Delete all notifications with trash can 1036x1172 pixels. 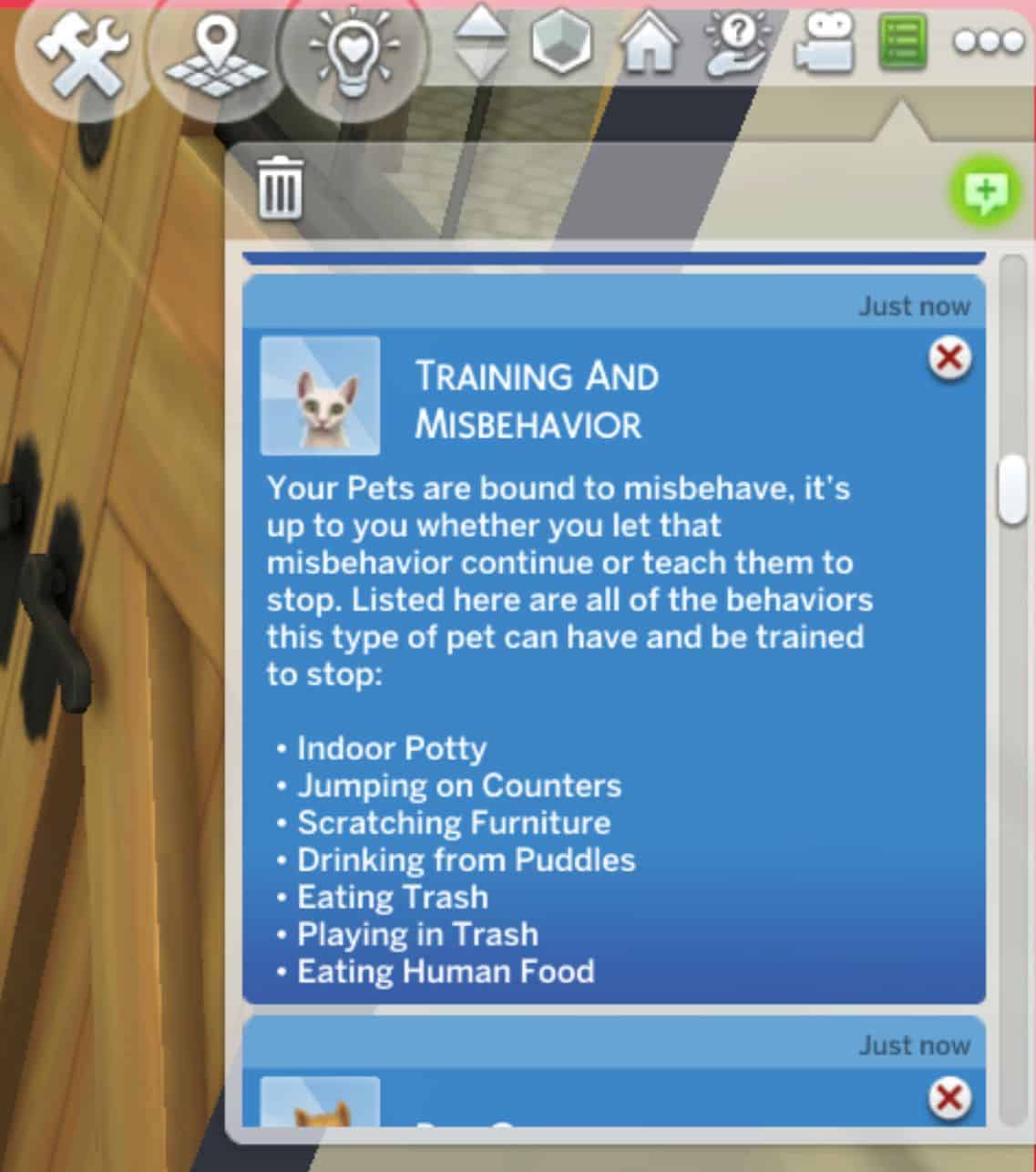(x=281, y=188)
